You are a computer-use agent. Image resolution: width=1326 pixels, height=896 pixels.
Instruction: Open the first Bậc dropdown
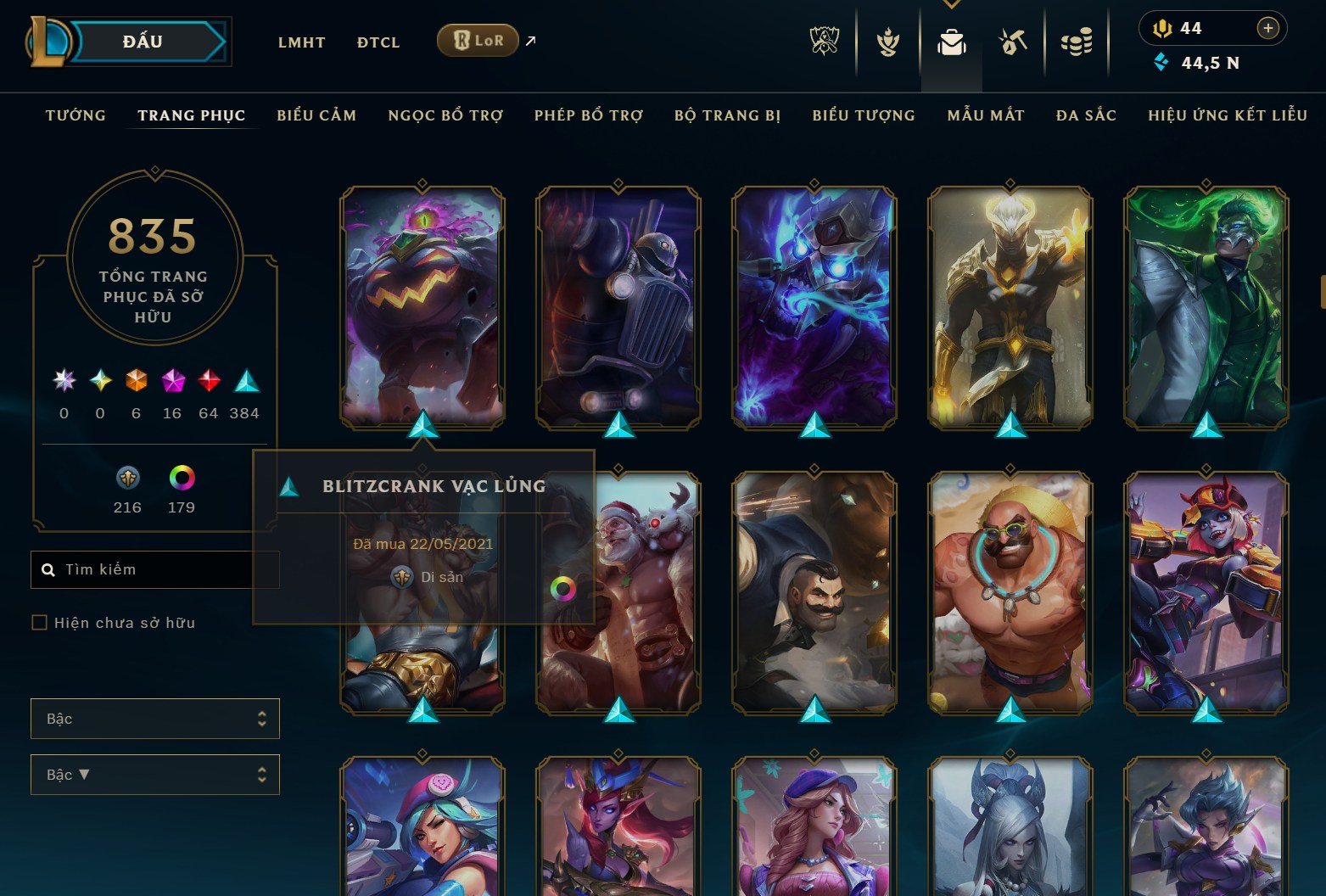pos(155,718)
